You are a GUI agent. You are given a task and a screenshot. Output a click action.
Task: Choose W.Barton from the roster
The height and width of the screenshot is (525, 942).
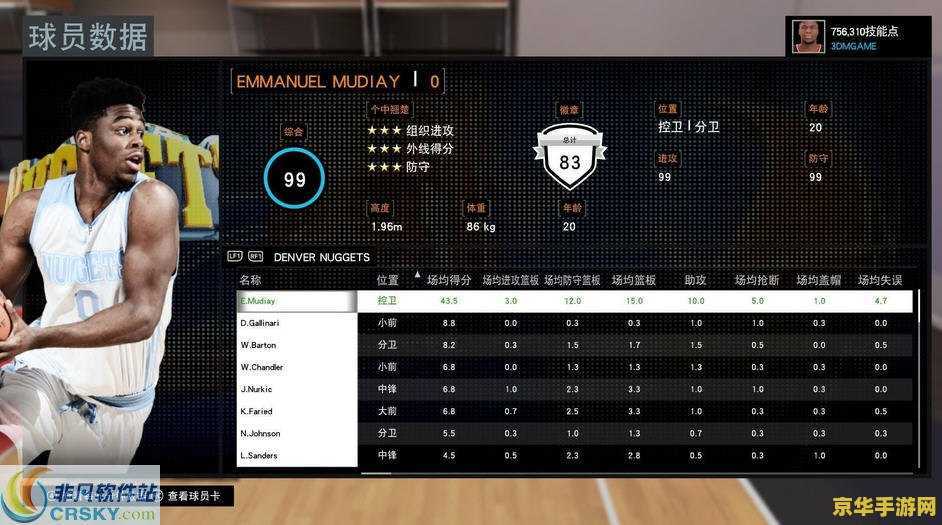(x=297, y=345)
